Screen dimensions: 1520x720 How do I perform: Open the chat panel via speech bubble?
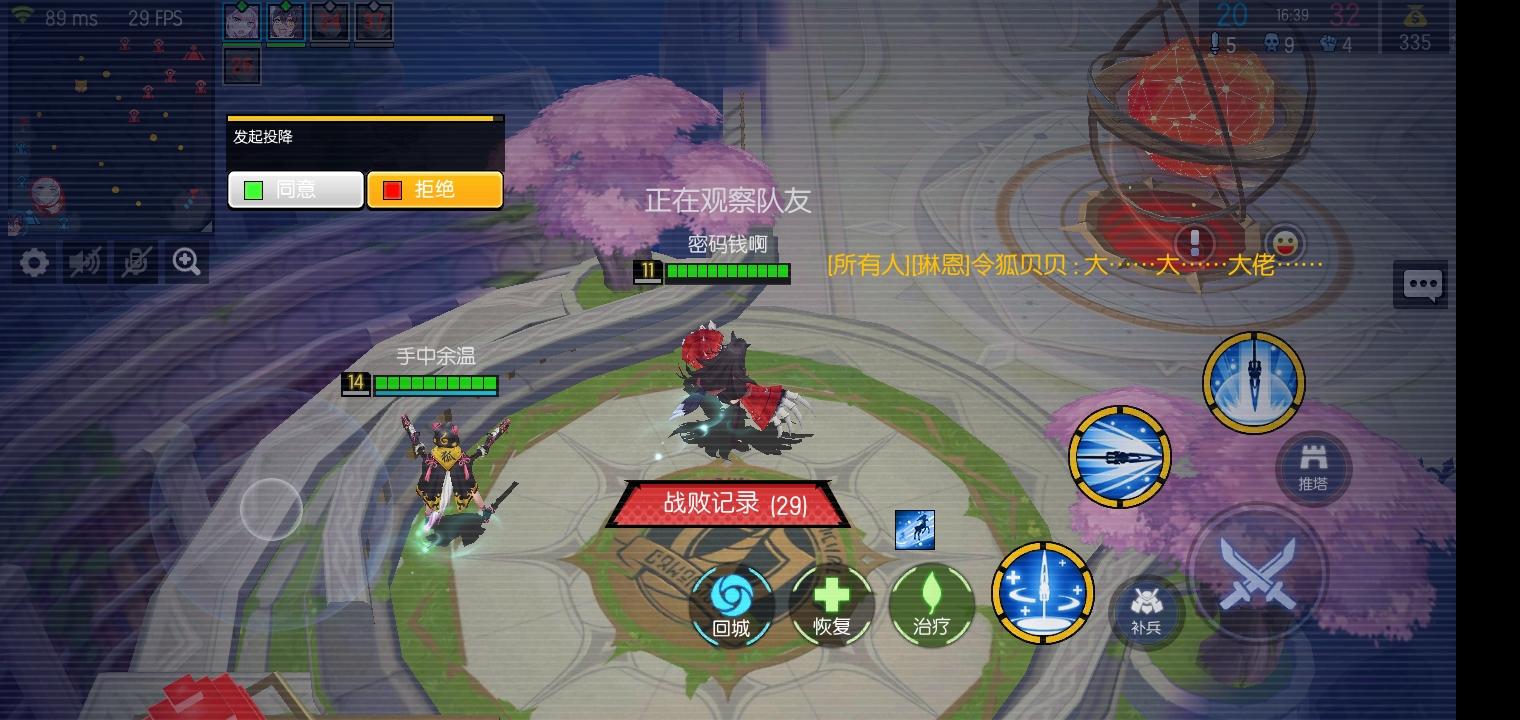pos(1420,284)
